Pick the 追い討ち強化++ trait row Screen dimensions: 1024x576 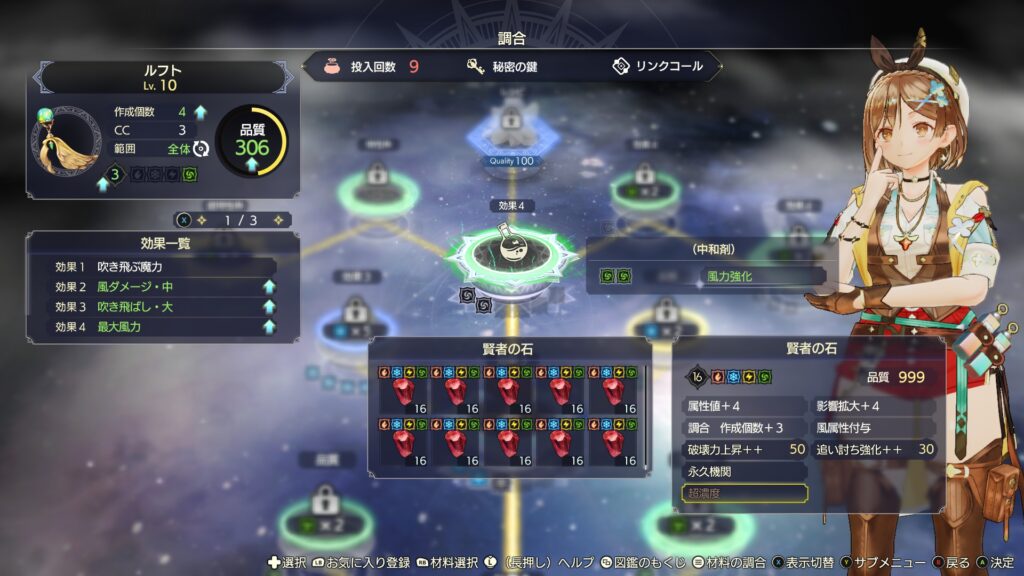pyautogui.click(x=874, y=450)
